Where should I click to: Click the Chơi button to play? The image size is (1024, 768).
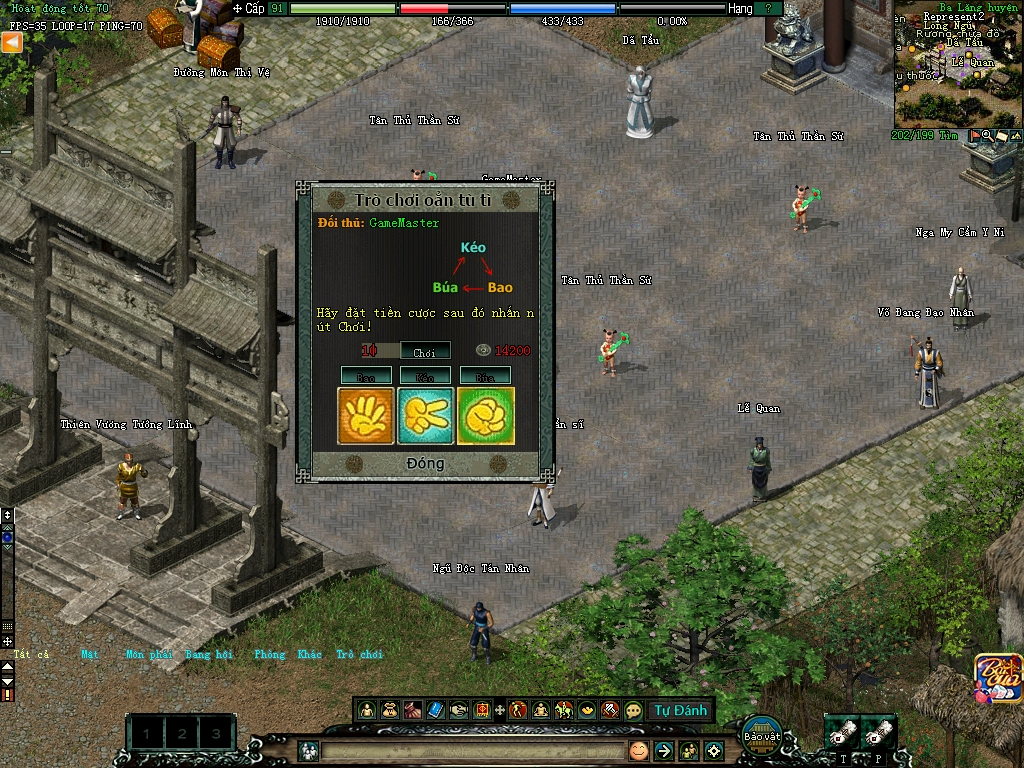[425, 351]
